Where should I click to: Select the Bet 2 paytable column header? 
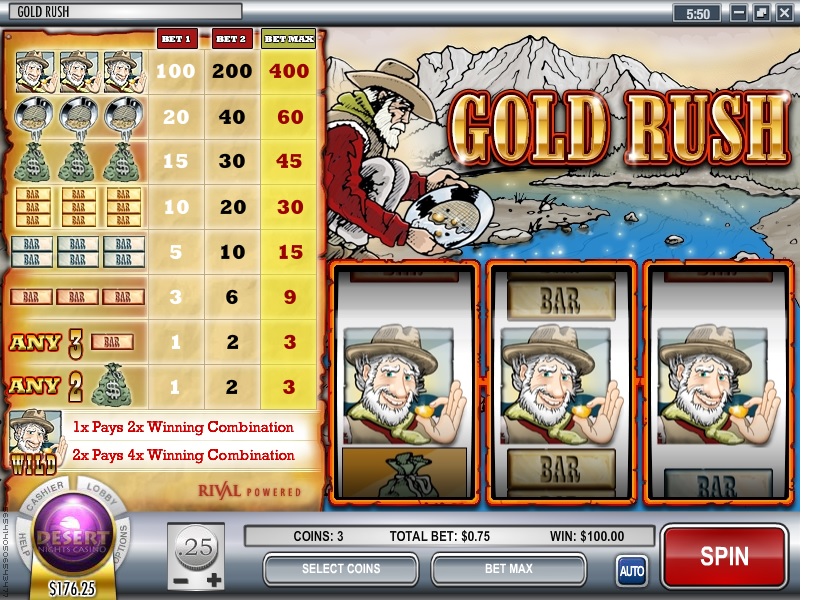(x=231, y=39)
